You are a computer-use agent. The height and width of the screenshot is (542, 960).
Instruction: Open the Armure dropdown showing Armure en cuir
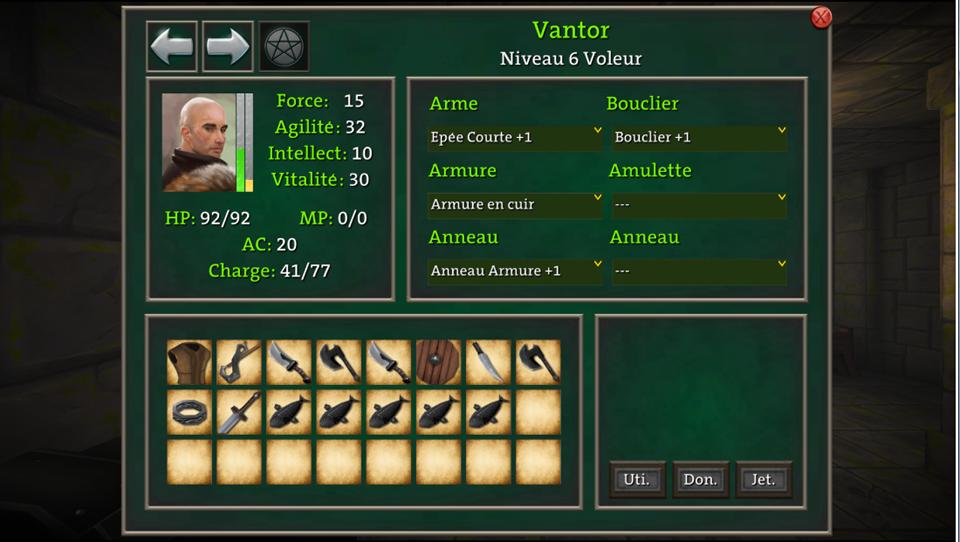tap(514, 204)
